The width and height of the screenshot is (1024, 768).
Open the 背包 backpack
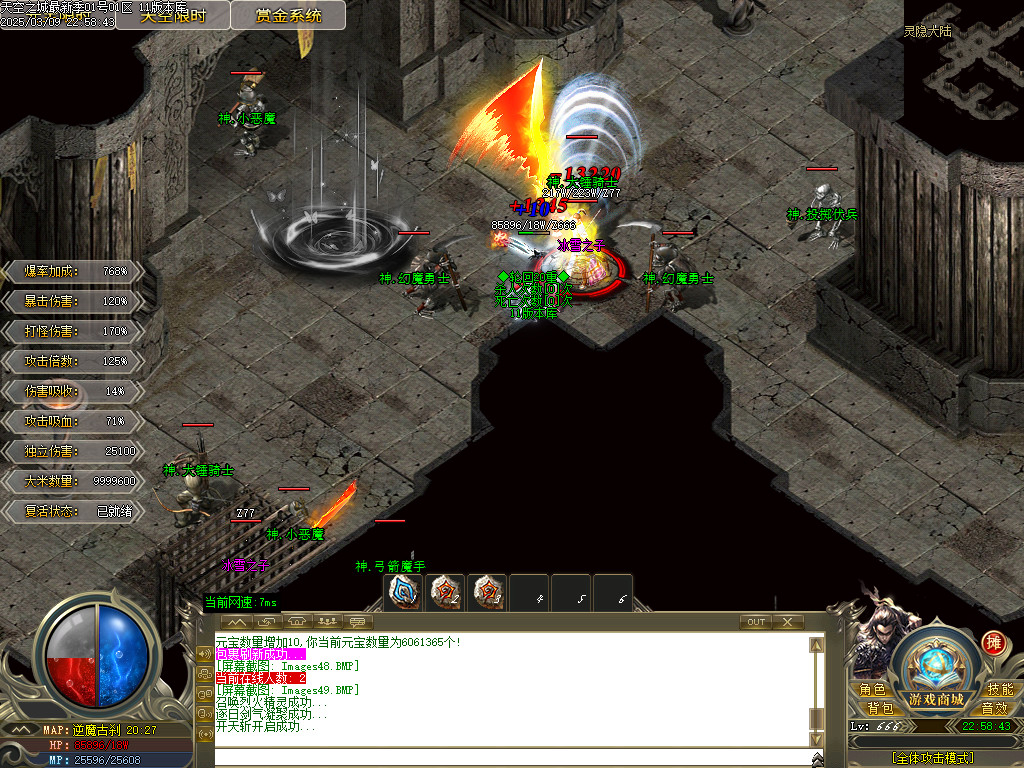880,708
